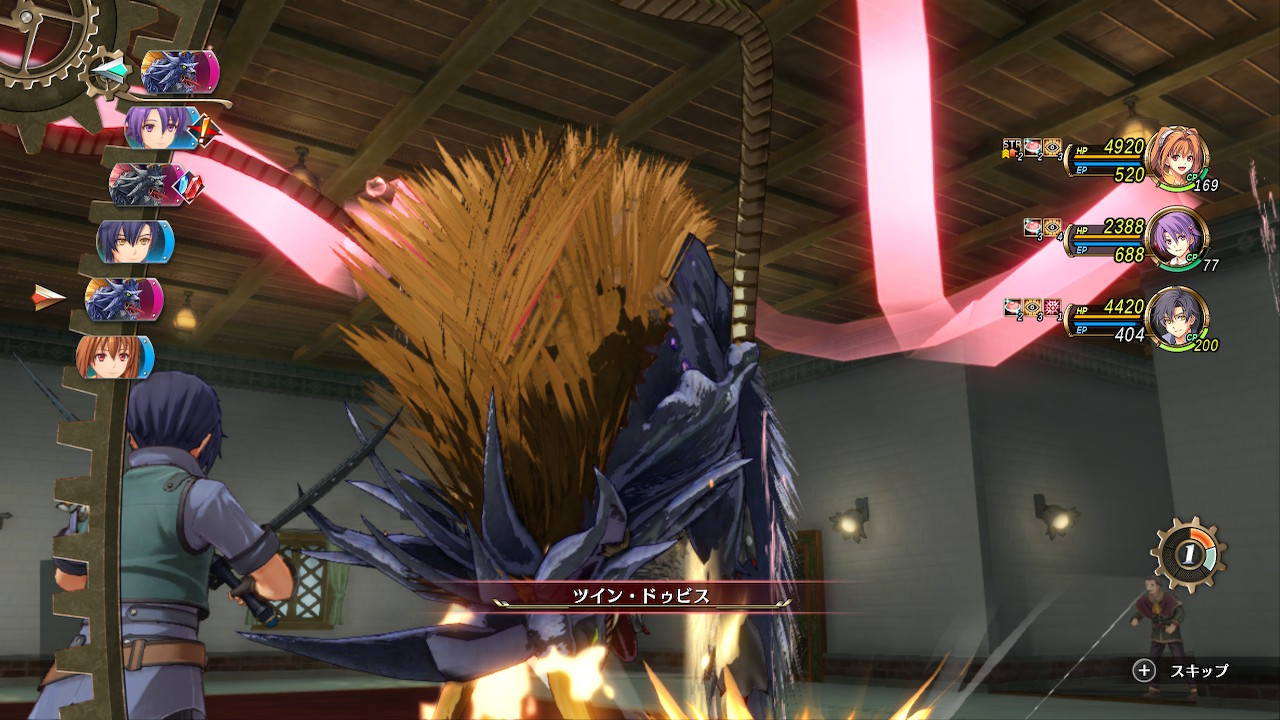Select Estelle's portrait in the party status
The image size is (1280, 720).
(1176, 157)
